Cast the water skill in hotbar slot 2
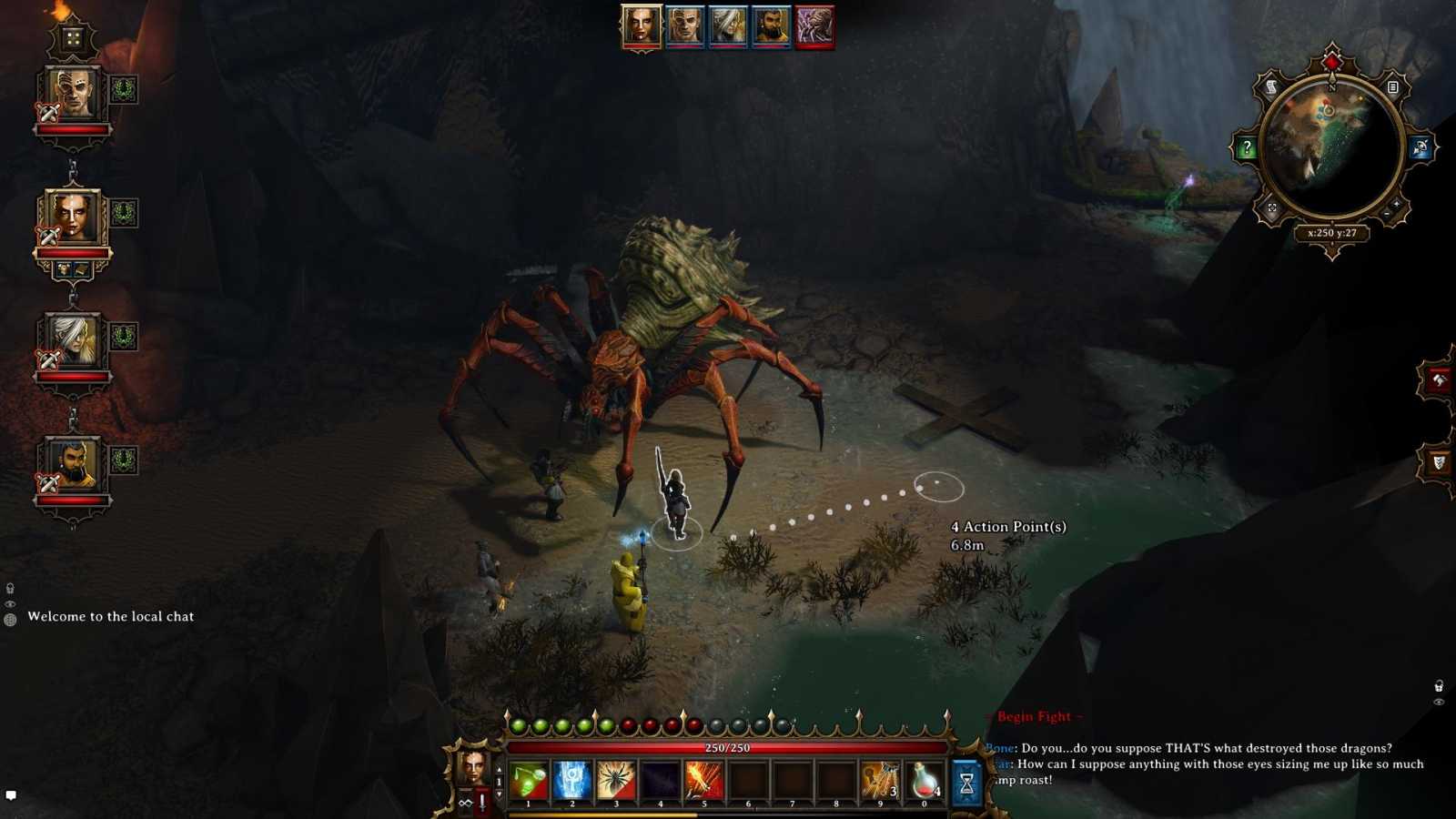Image resolution: width=1456 pixels, height=819 pixels. (571, 780)
